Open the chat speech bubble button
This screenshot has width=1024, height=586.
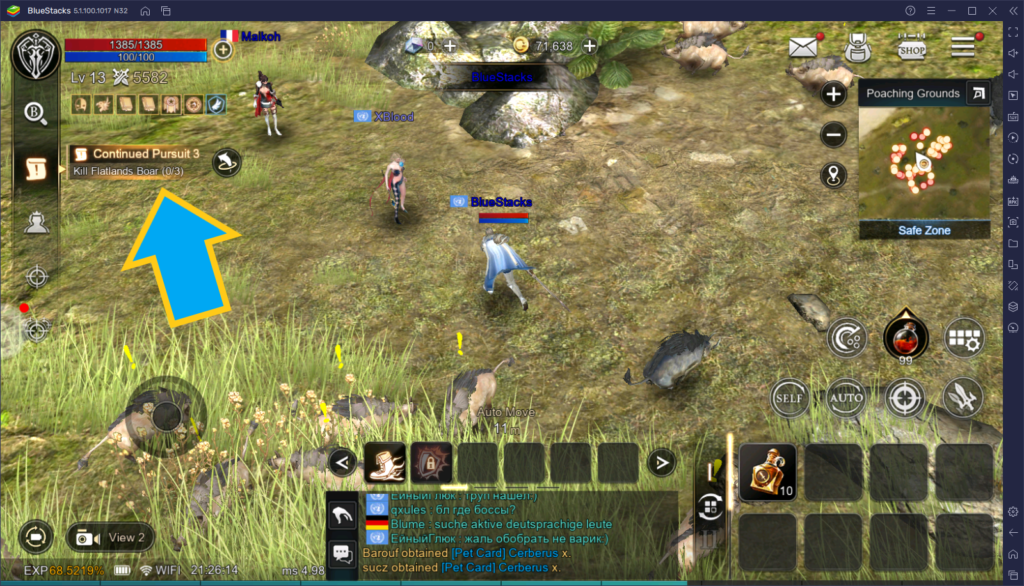(x=343, y=552)
